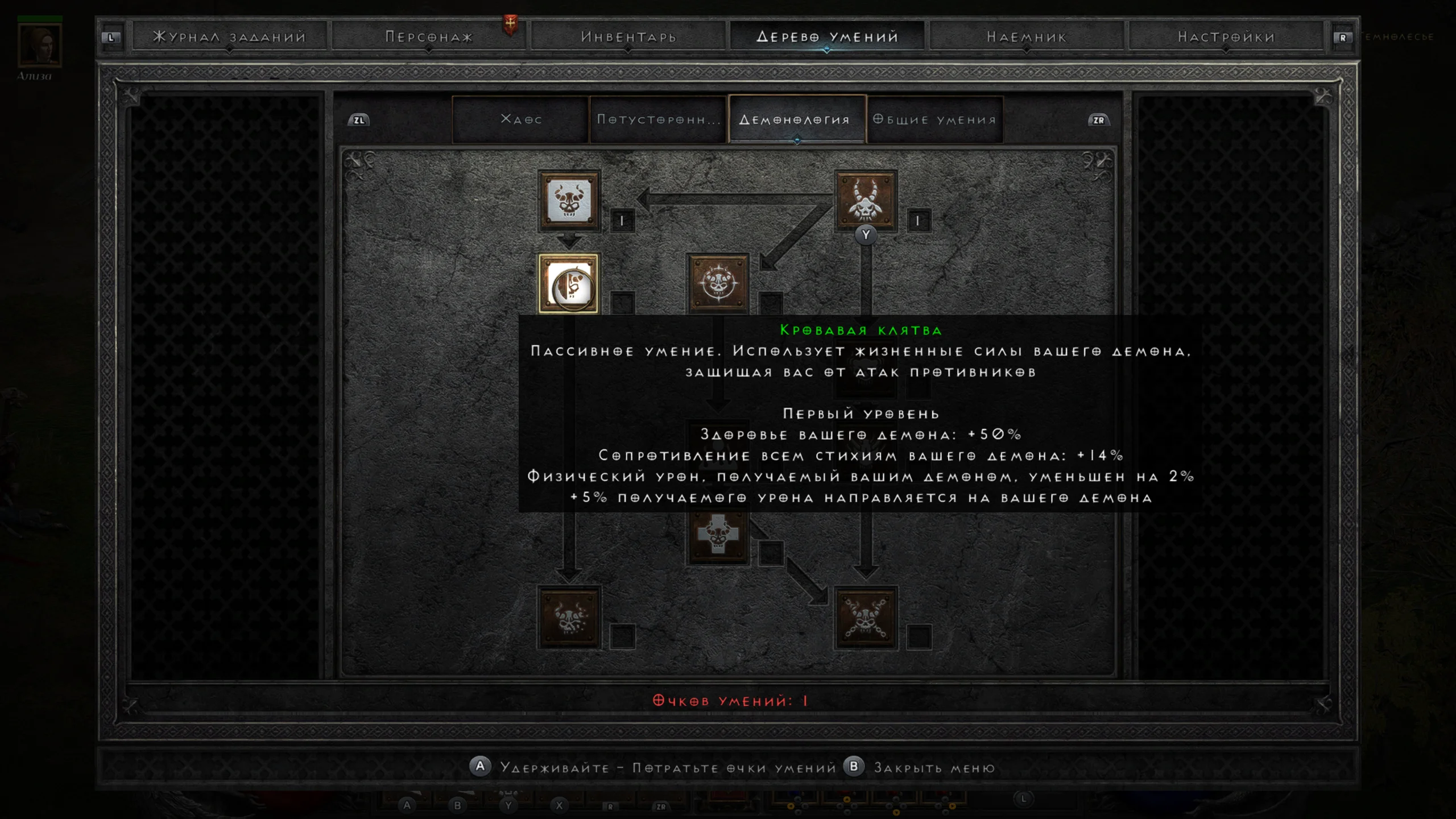Click the Ализа character portrait
1456x819 pixels.
point(39,45)
